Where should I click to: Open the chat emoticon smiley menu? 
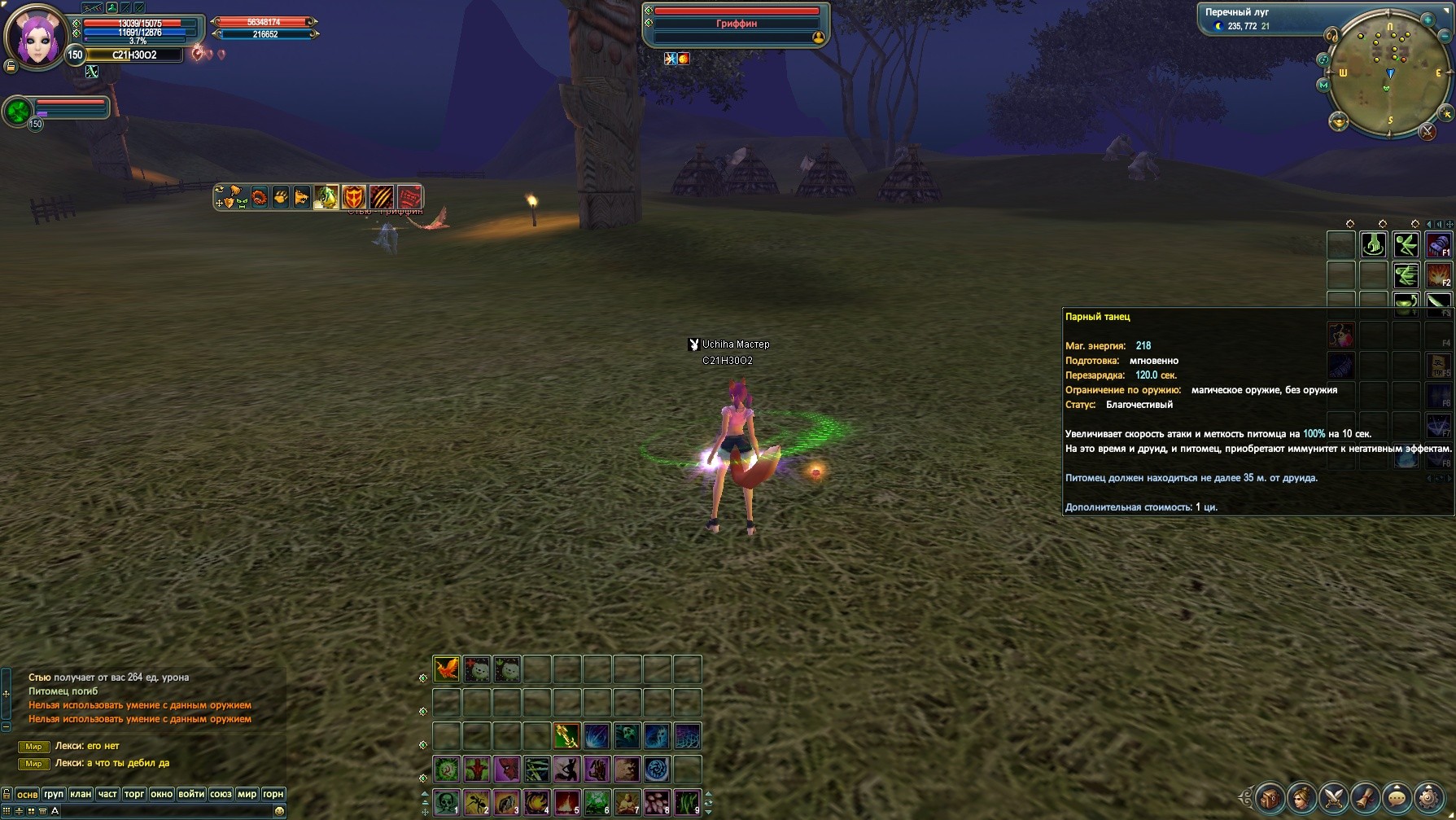click(x=279, y=811)
